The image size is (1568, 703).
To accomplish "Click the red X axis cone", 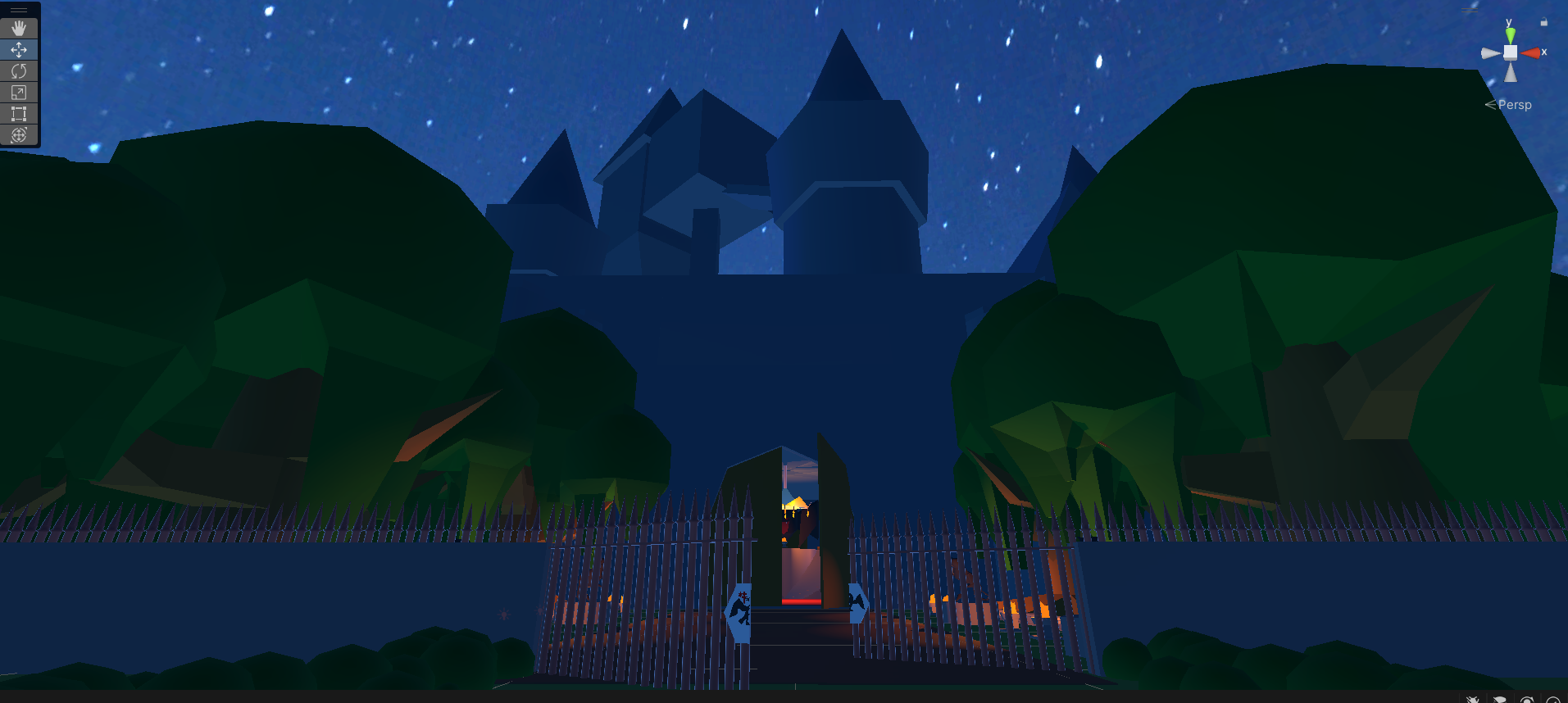I will (1530, 52).
